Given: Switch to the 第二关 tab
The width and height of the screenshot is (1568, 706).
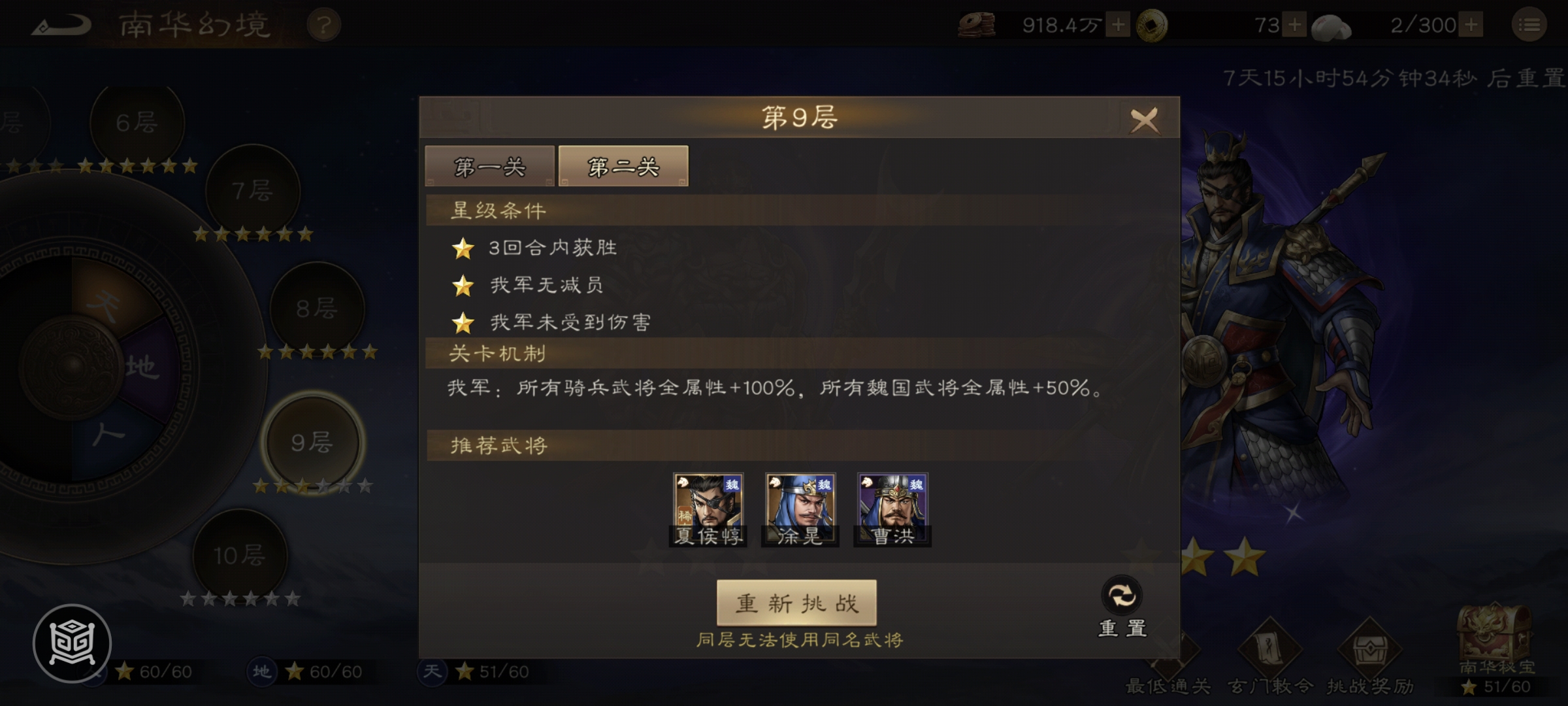Looking at the screenshot, I should coord(621,166).
